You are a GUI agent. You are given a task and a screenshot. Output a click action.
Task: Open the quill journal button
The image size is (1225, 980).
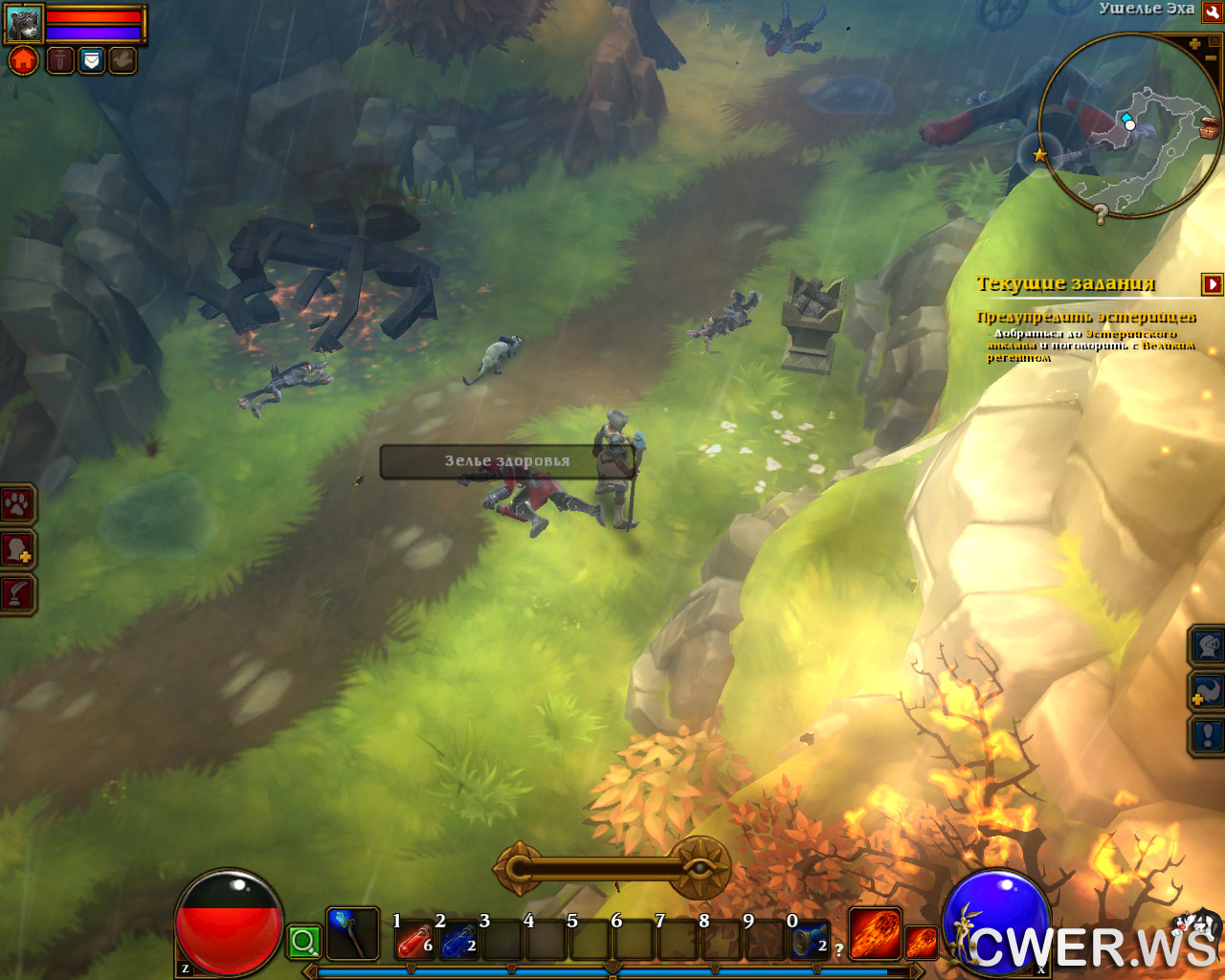coord(17,594)
